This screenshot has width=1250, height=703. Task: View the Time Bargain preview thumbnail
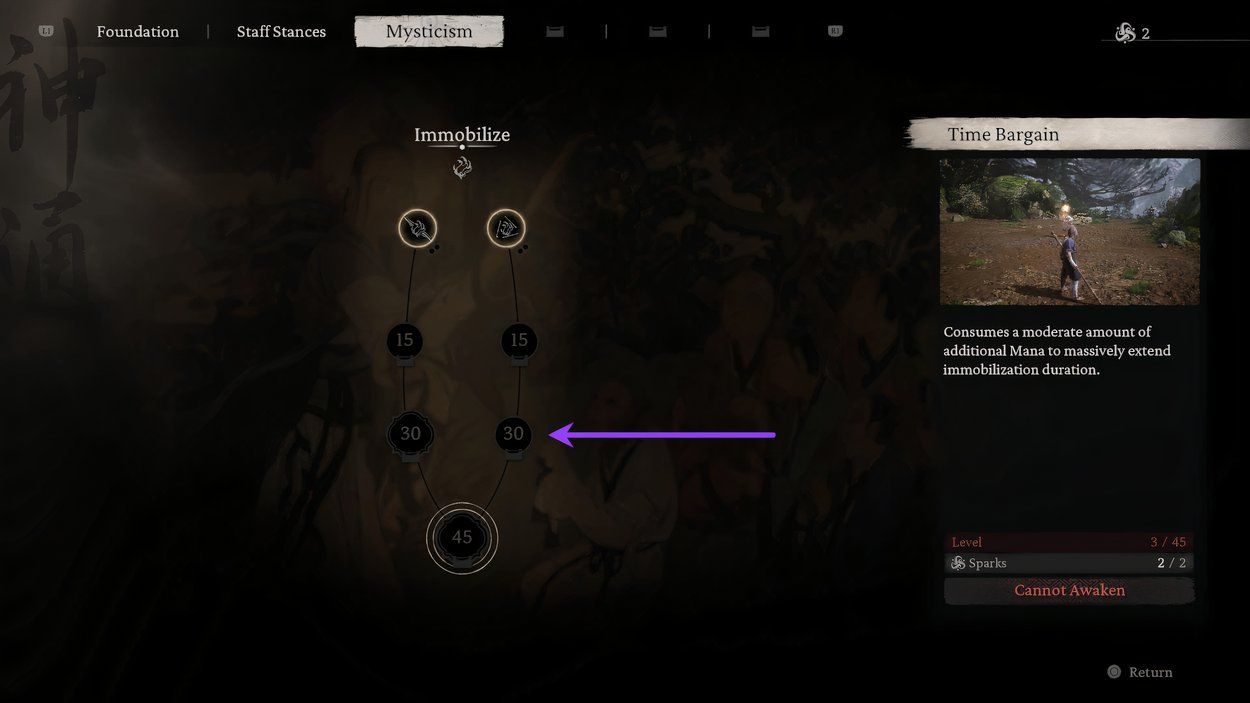tap(1069, 231)
